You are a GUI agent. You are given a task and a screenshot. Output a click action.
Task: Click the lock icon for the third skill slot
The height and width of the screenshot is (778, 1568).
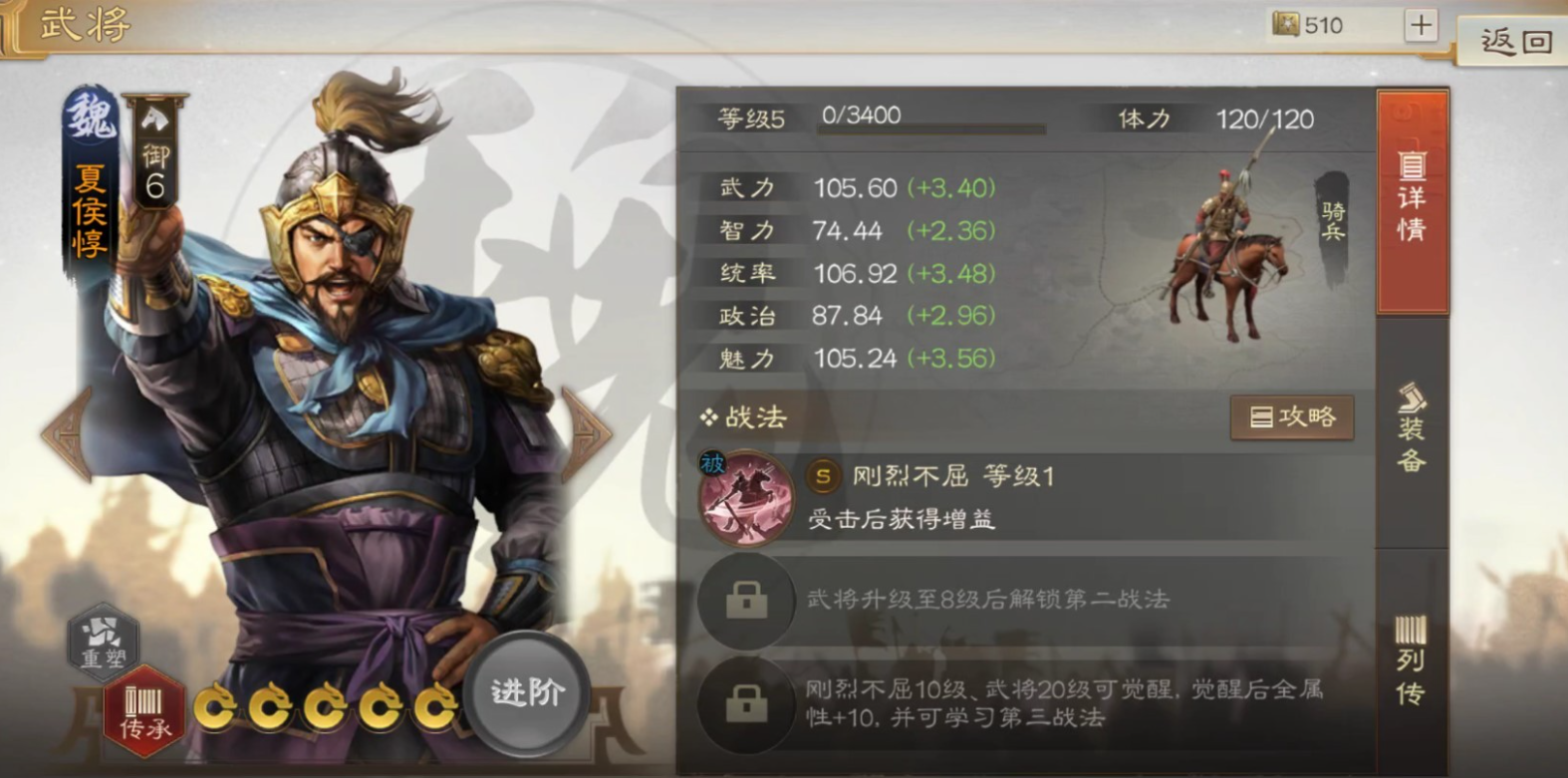745,703
